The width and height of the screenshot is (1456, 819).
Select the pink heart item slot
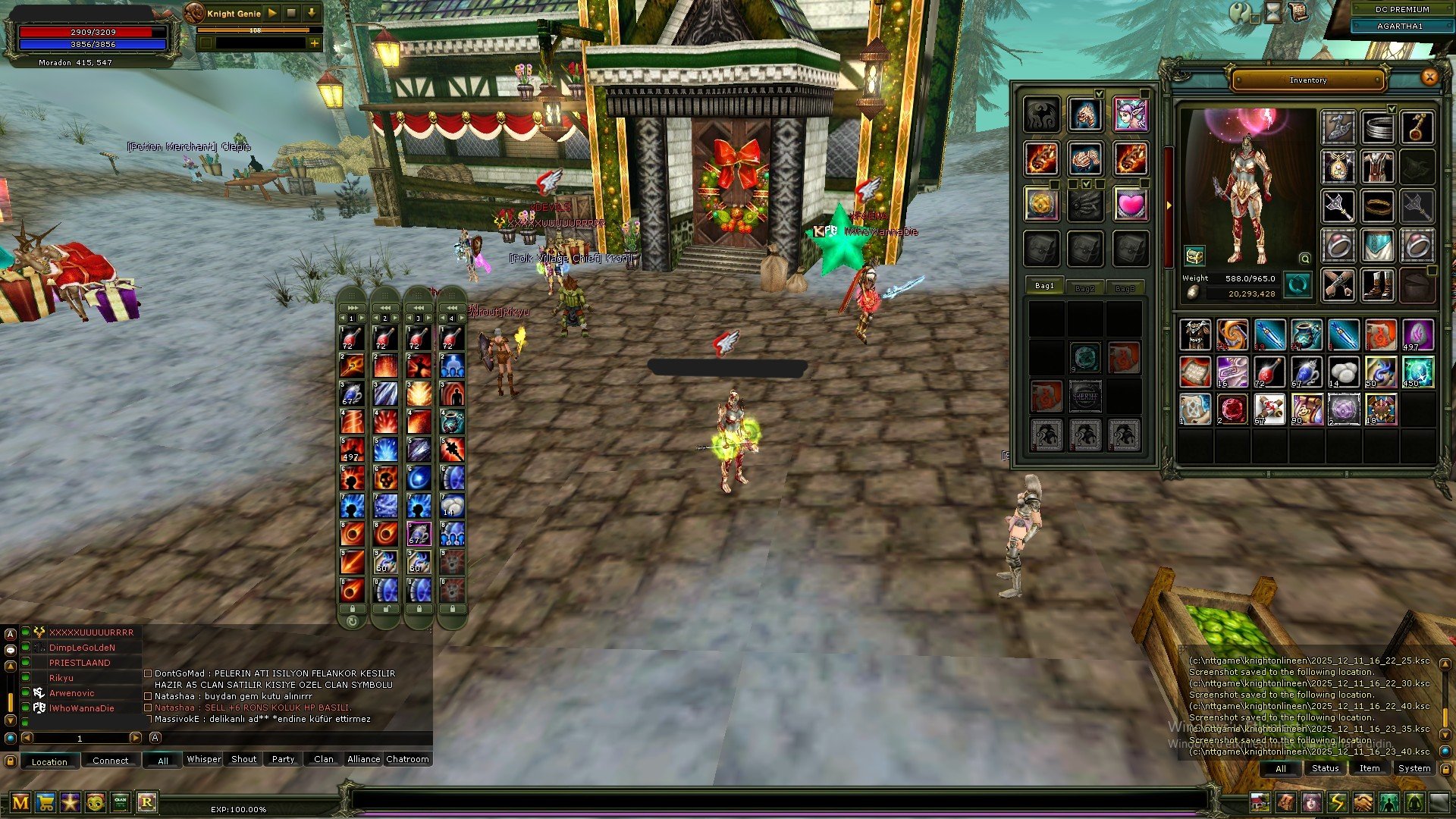1130,204
